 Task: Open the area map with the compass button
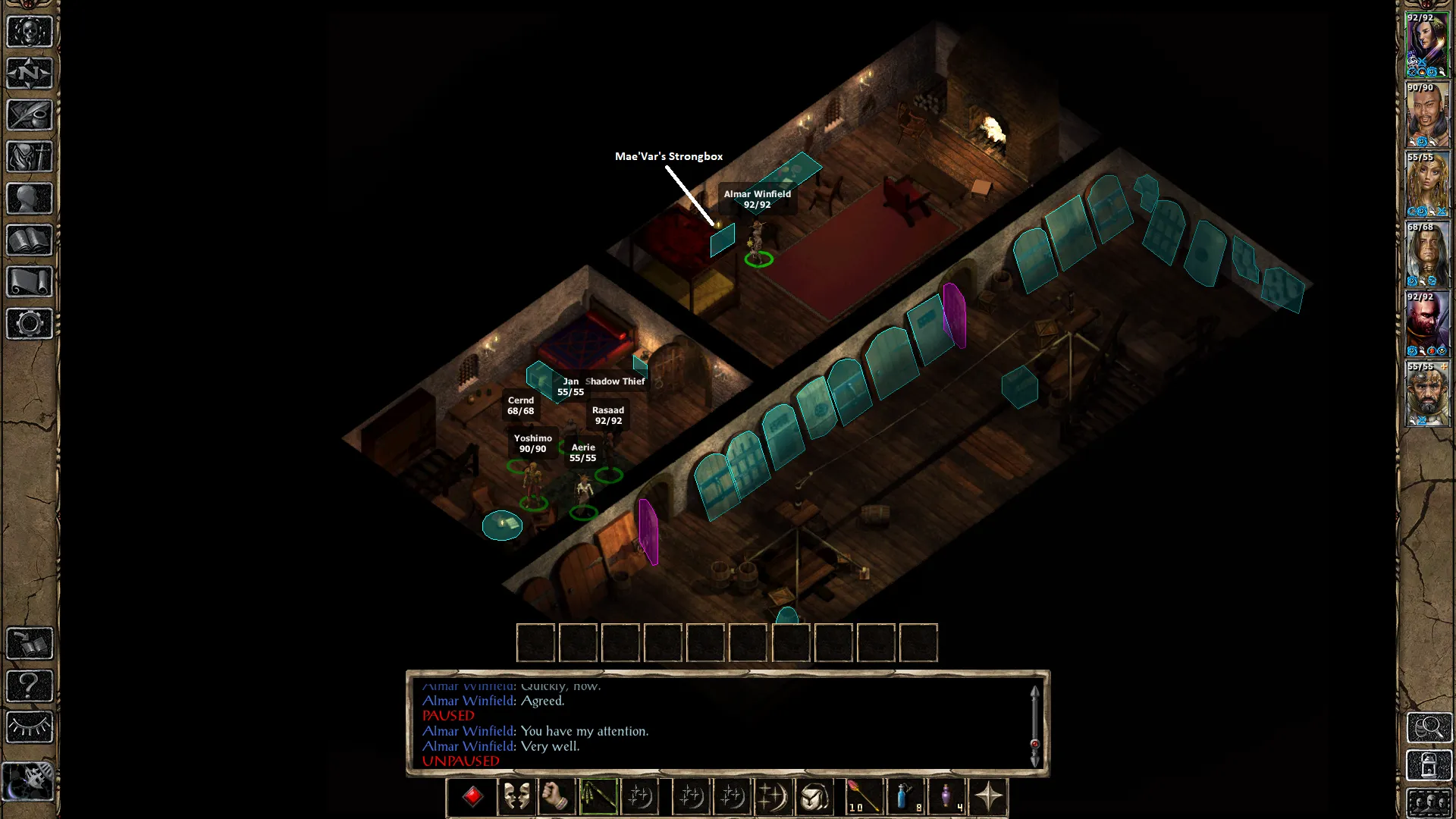coord(30,74)
